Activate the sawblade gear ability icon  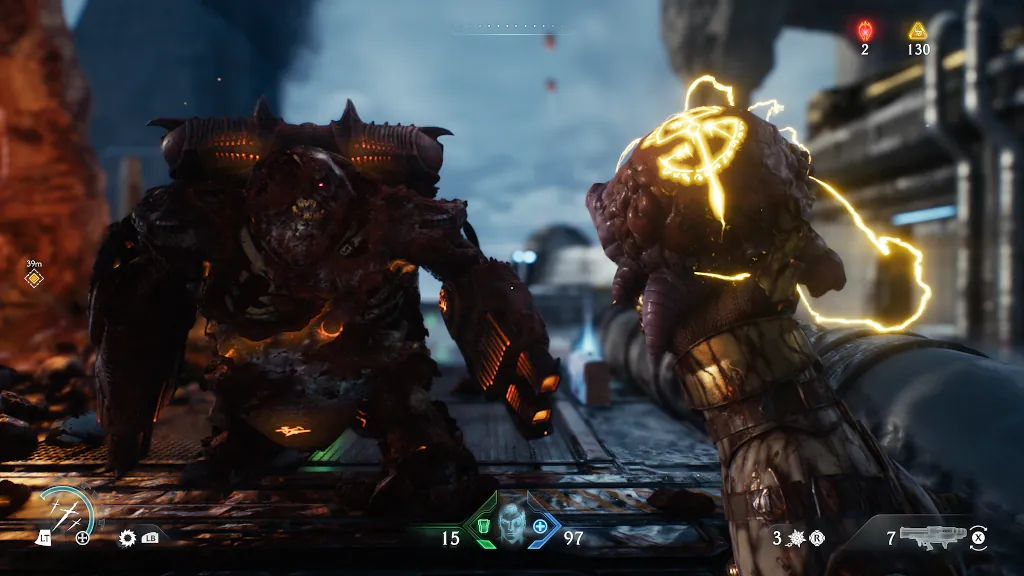(127, 537)
